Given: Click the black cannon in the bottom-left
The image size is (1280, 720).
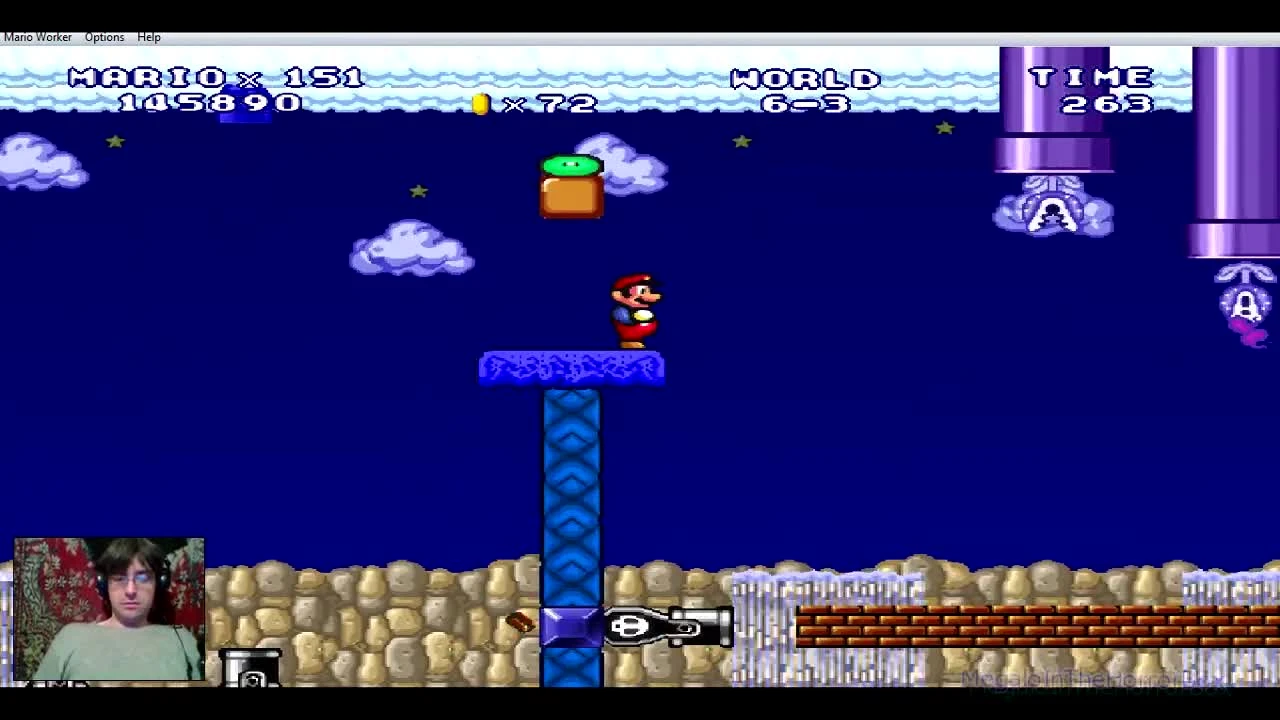Looking at the screenshot, I should (x=250, y=670).
